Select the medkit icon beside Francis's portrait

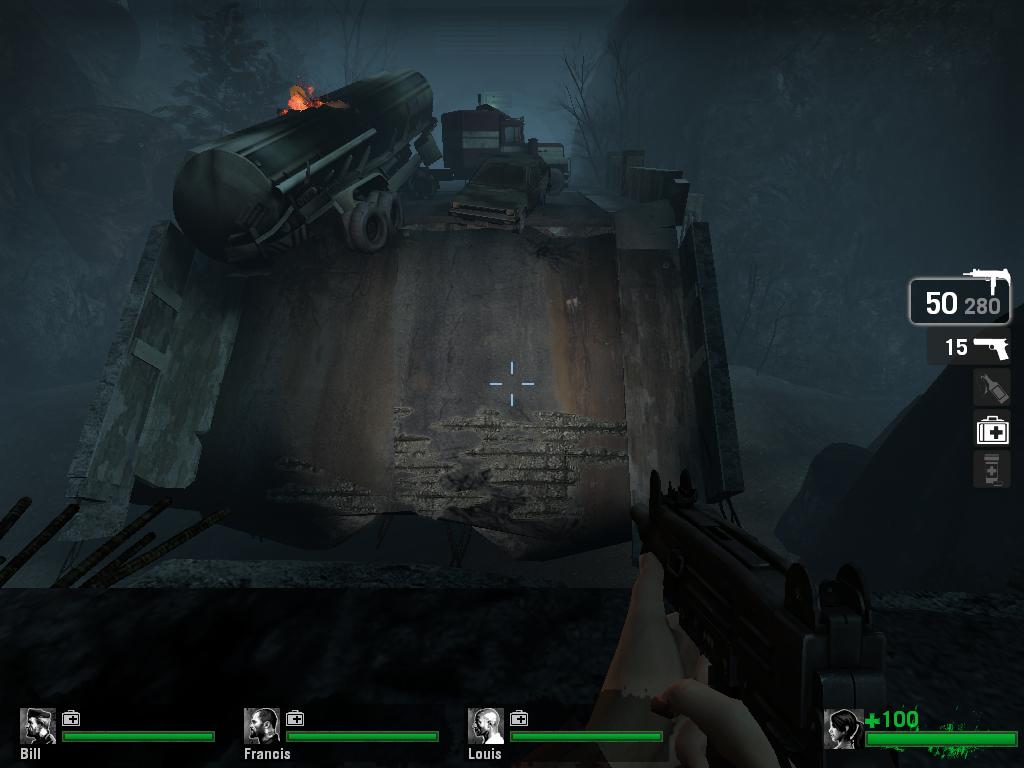tap(295, 718)
